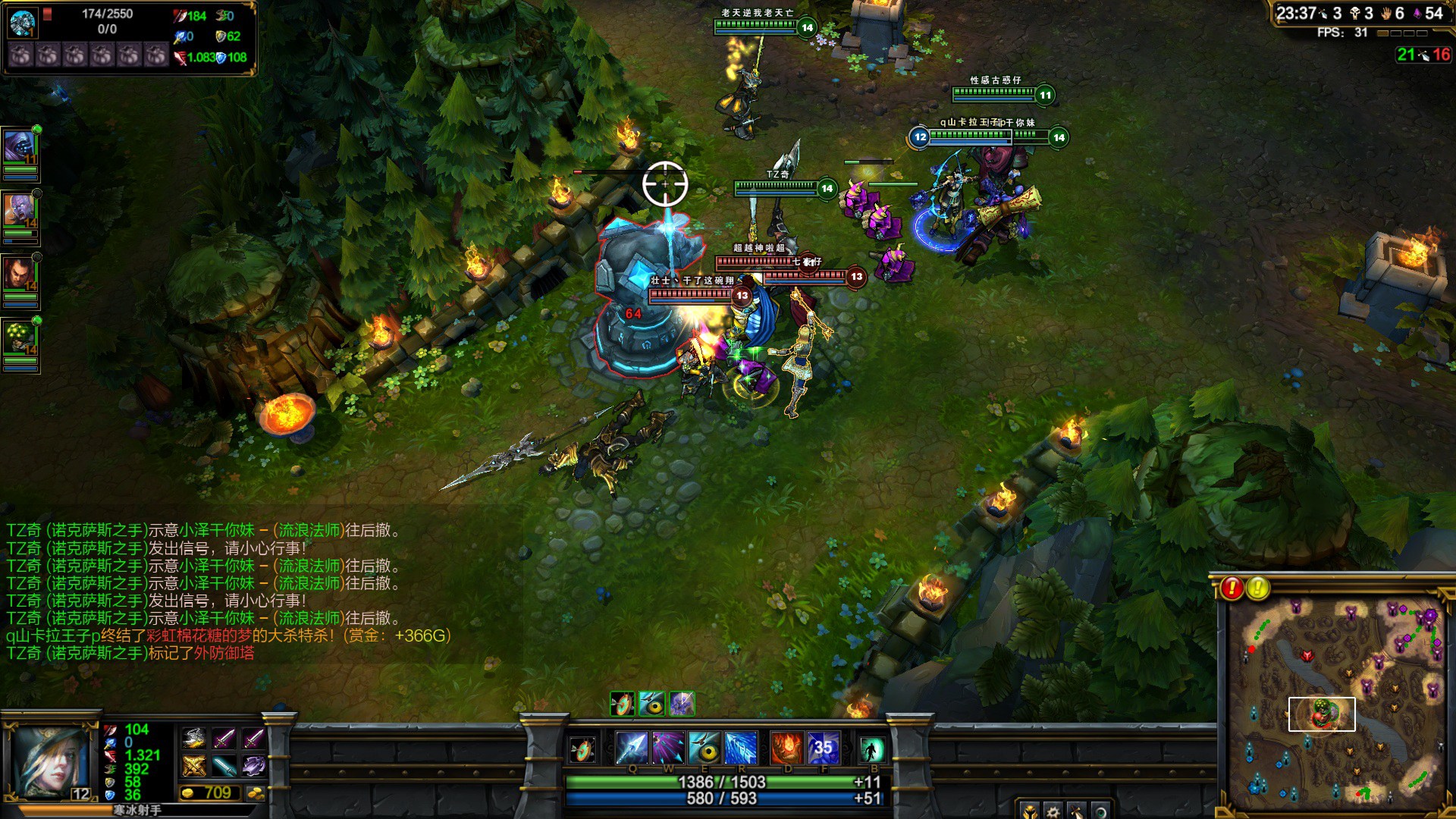Activate the Recall button
The height and width of the screenshot is (819, 1456).
tap(871, 749)
